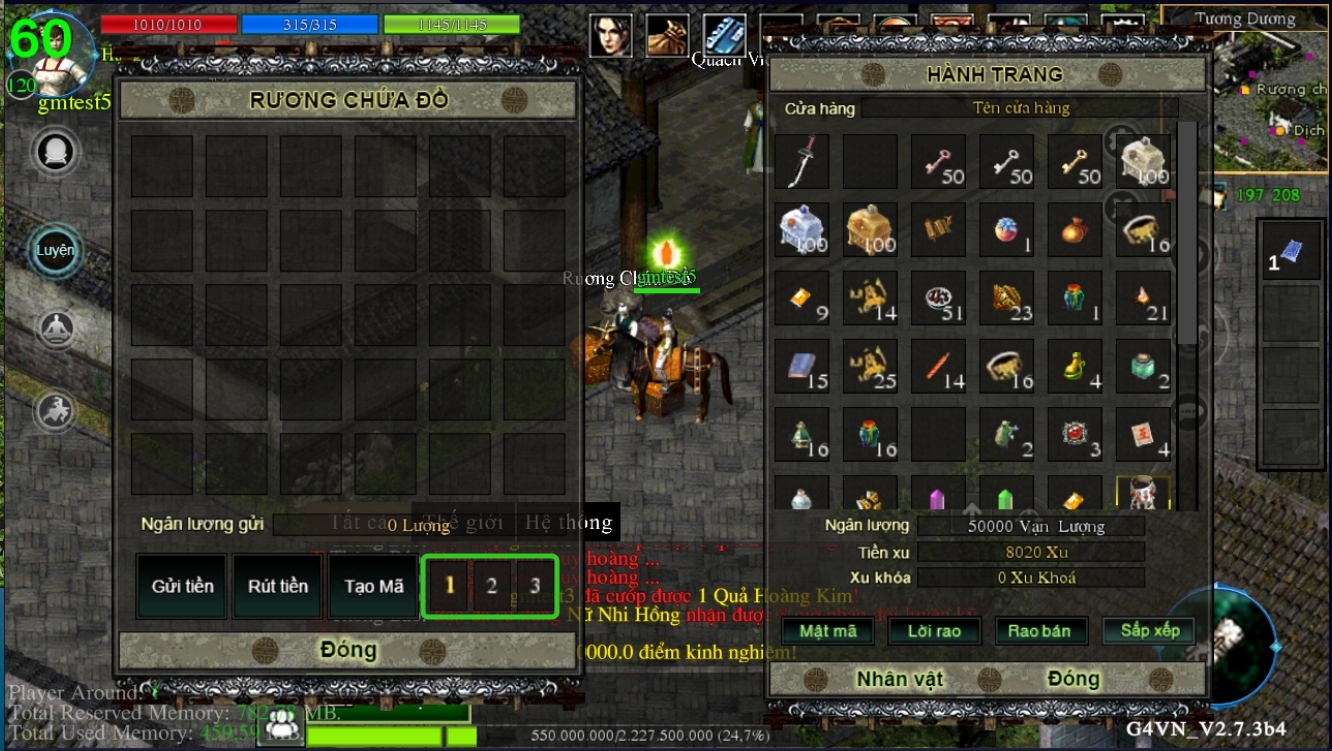Sort the inventory with Sắp xếp

[x=1149, y=631]
